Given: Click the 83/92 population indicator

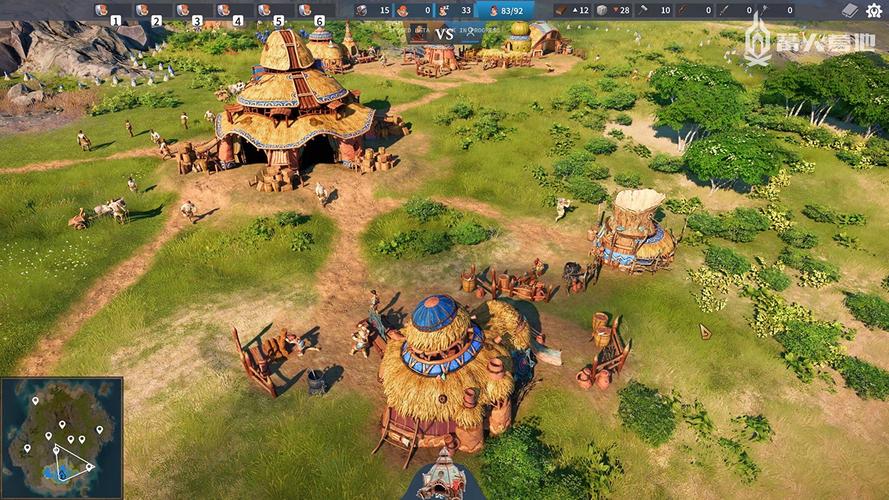Looking at the screenshot, I should (x=504, y=10).
